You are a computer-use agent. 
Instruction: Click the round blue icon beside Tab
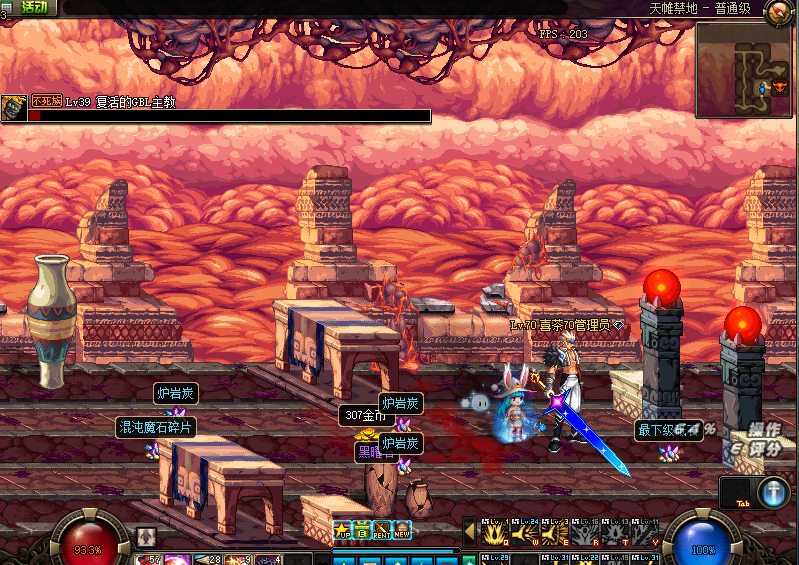point(773,492)
